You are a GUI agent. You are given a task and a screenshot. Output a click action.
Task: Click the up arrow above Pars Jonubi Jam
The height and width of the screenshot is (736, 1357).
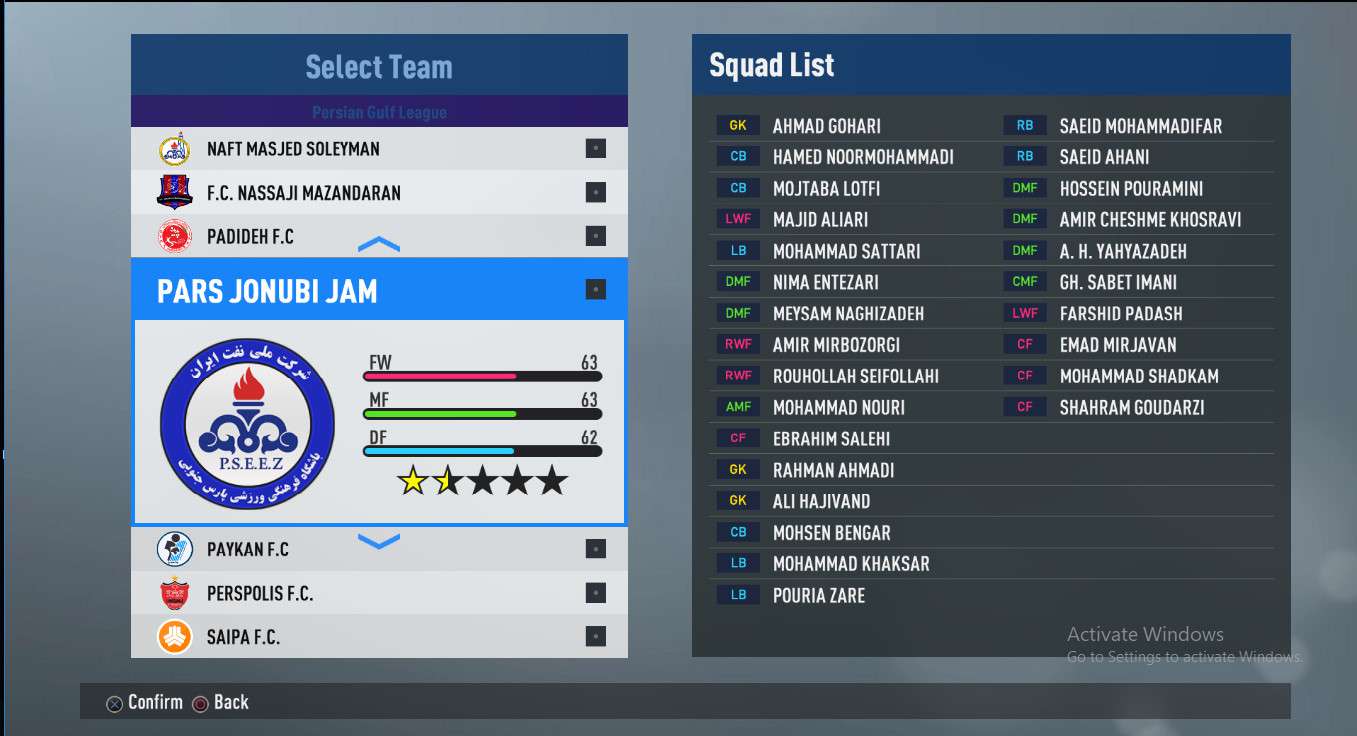point(378,245)
